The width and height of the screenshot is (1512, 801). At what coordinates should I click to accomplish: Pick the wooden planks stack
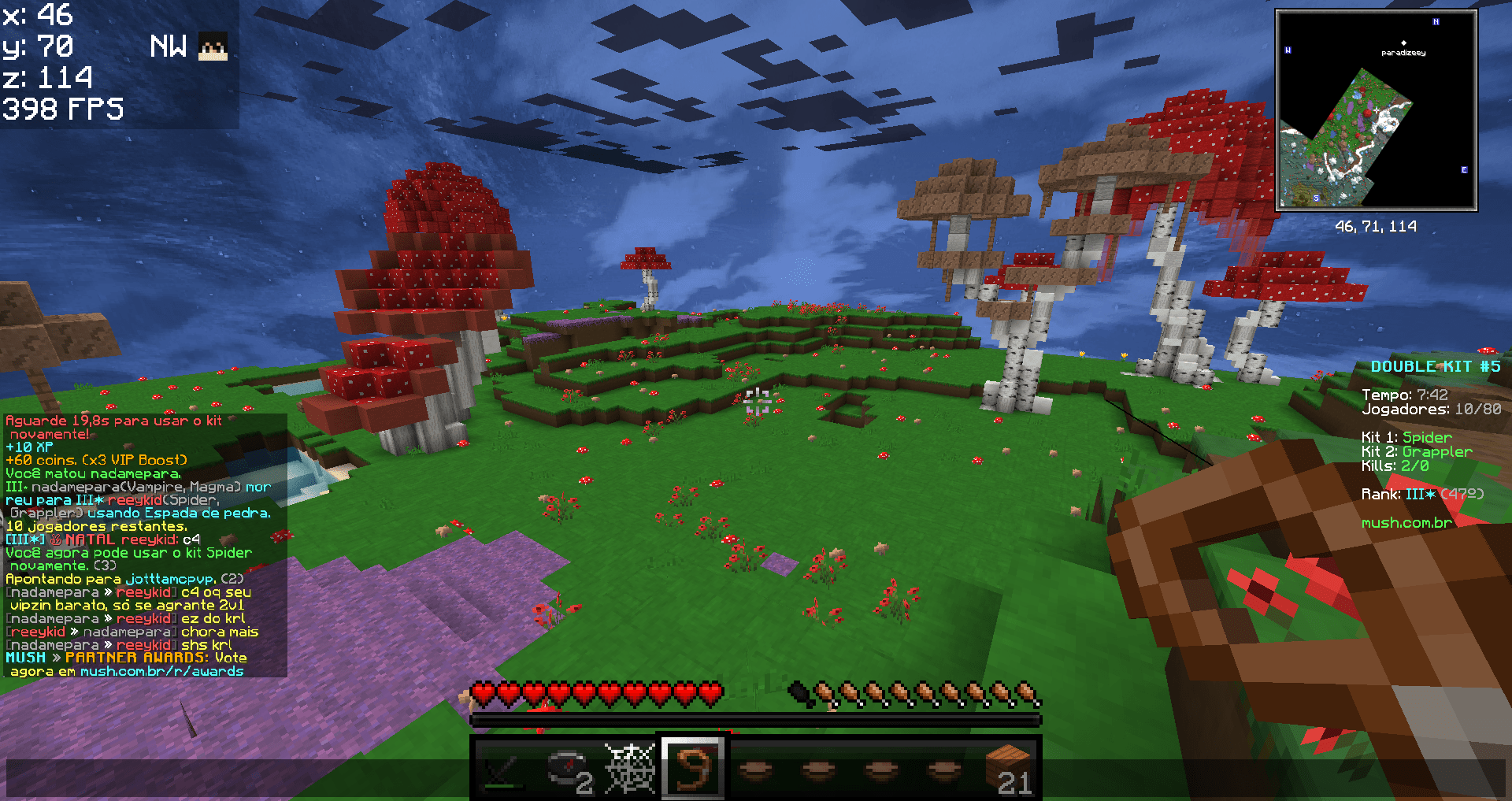point(1009,768)
